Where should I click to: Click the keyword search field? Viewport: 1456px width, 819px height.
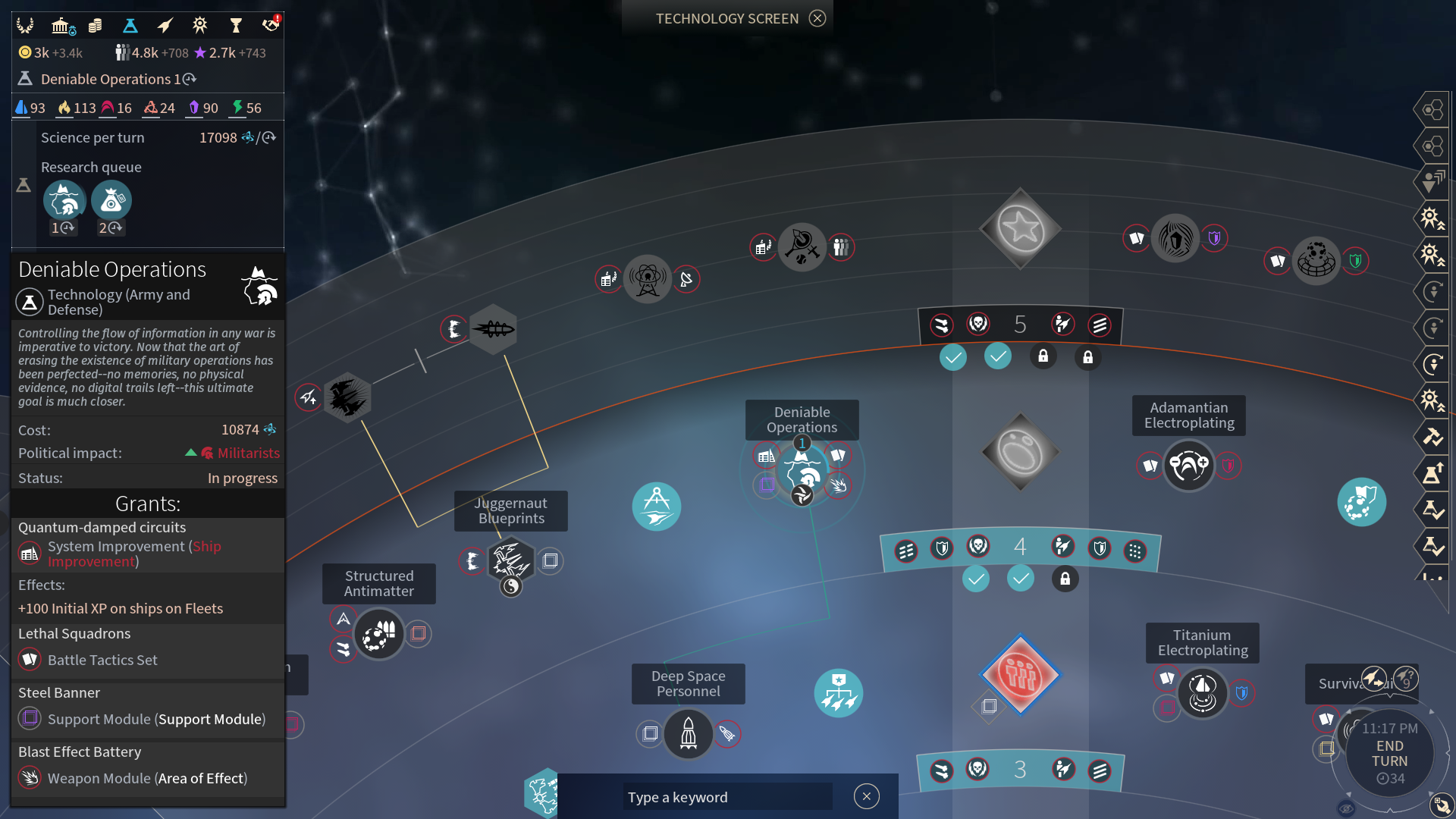pyautogui.click(x=726, y=797)
